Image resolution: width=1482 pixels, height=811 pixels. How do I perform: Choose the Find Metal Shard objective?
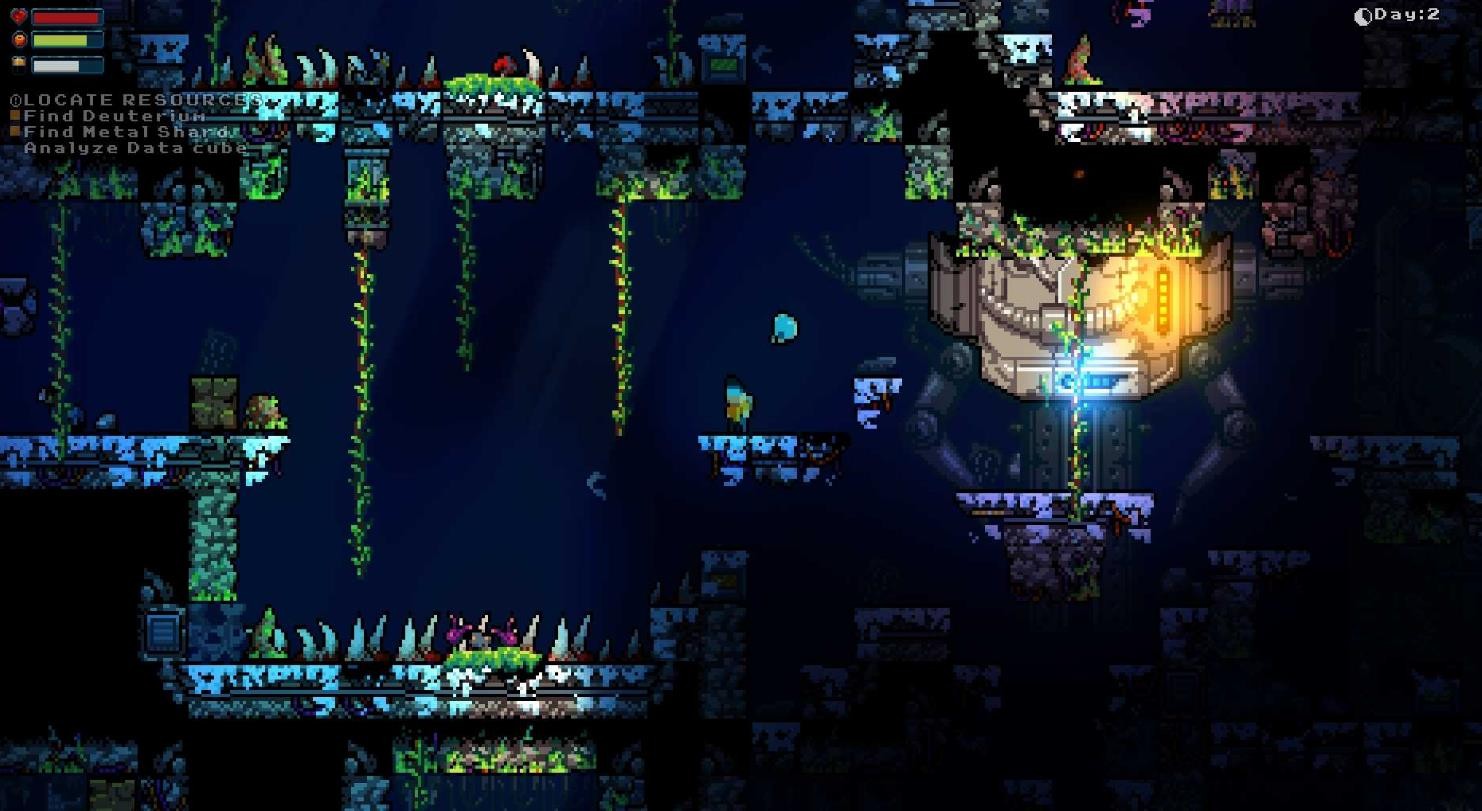[x=126, y=132]
